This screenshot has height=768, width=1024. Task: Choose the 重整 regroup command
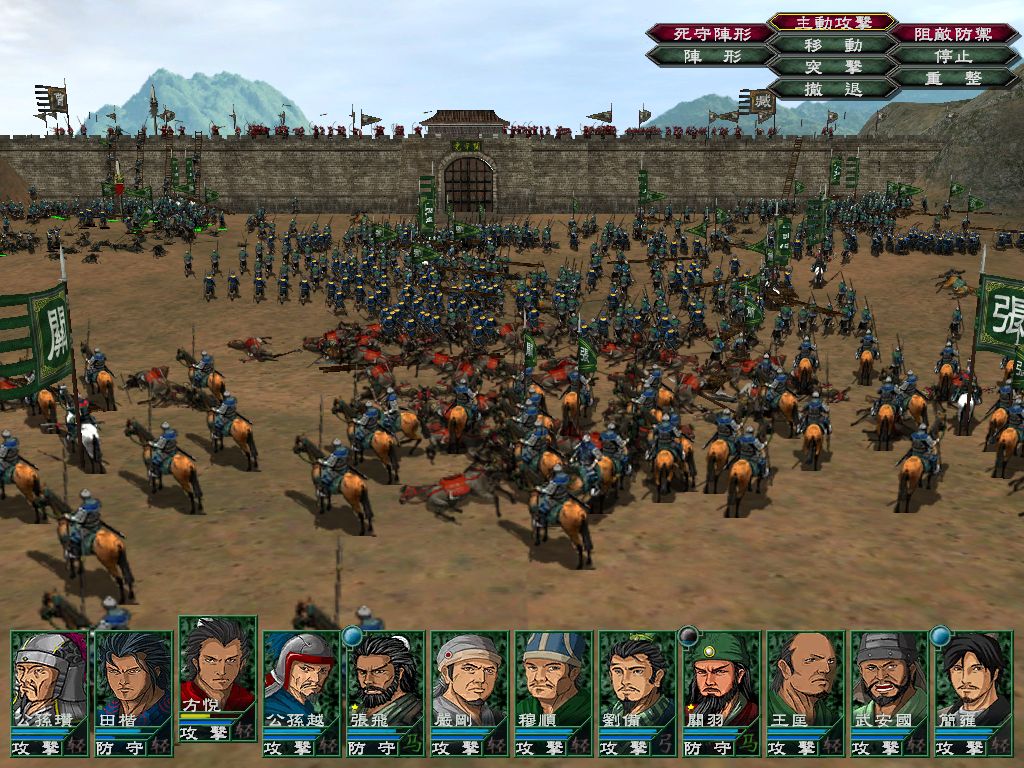953,78
